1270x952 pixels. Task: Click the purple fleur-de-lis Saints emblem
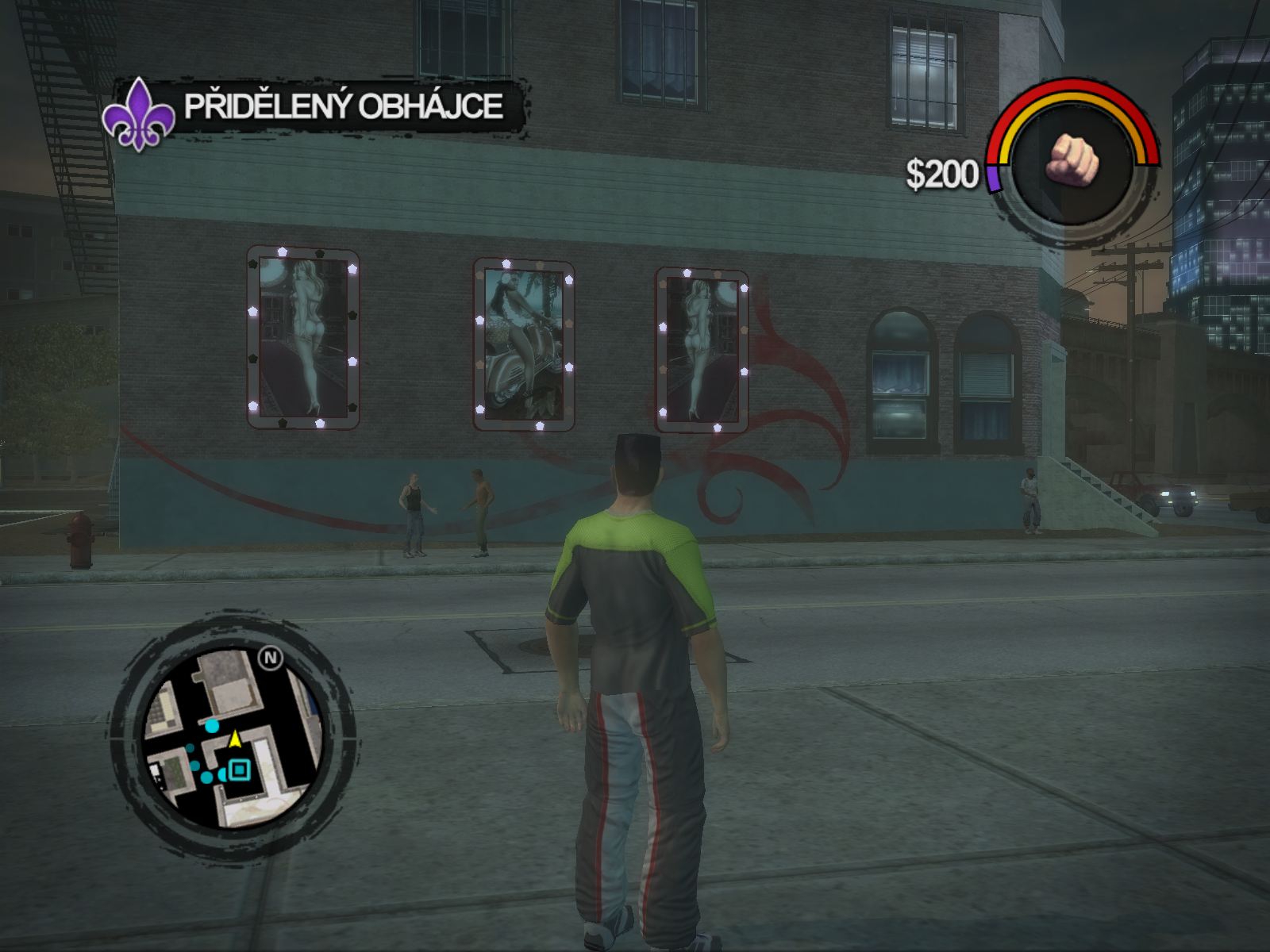point(138,114)
